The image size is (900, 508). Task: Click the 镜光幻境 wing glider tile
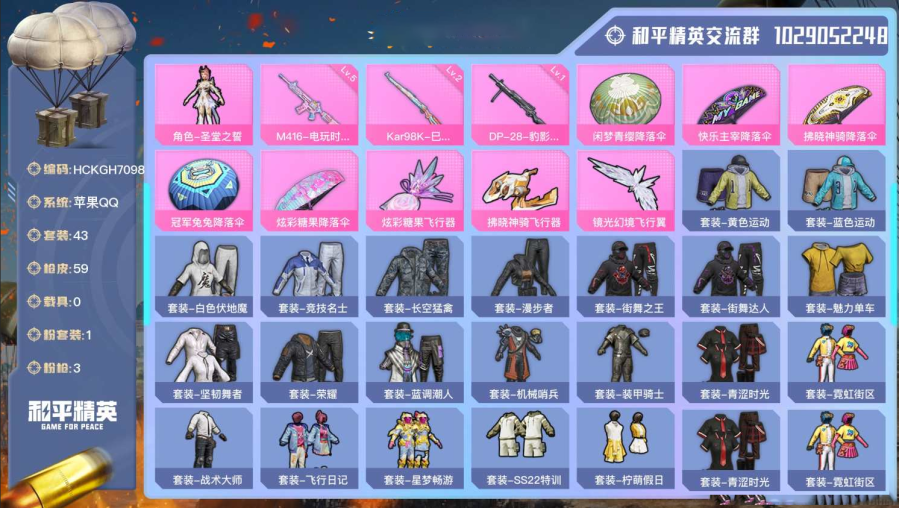click(625, 188)
